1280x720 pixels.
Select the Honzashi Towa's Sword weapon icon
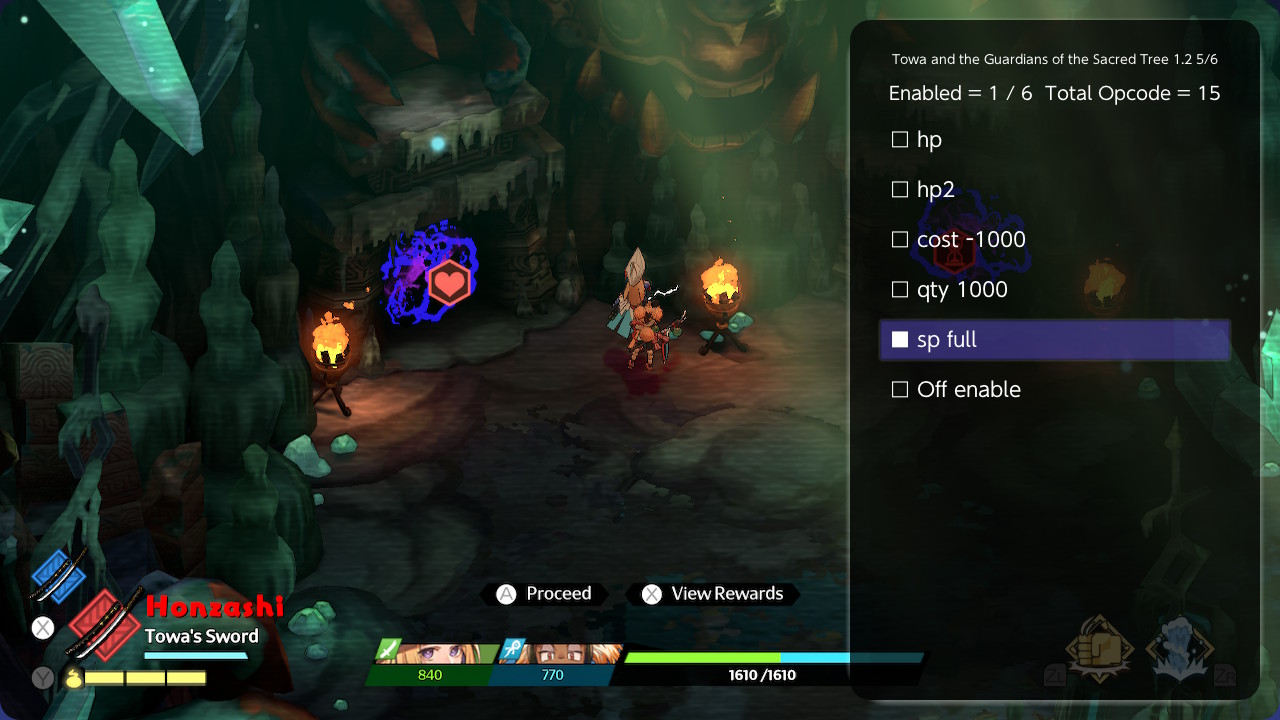[106, 624]
